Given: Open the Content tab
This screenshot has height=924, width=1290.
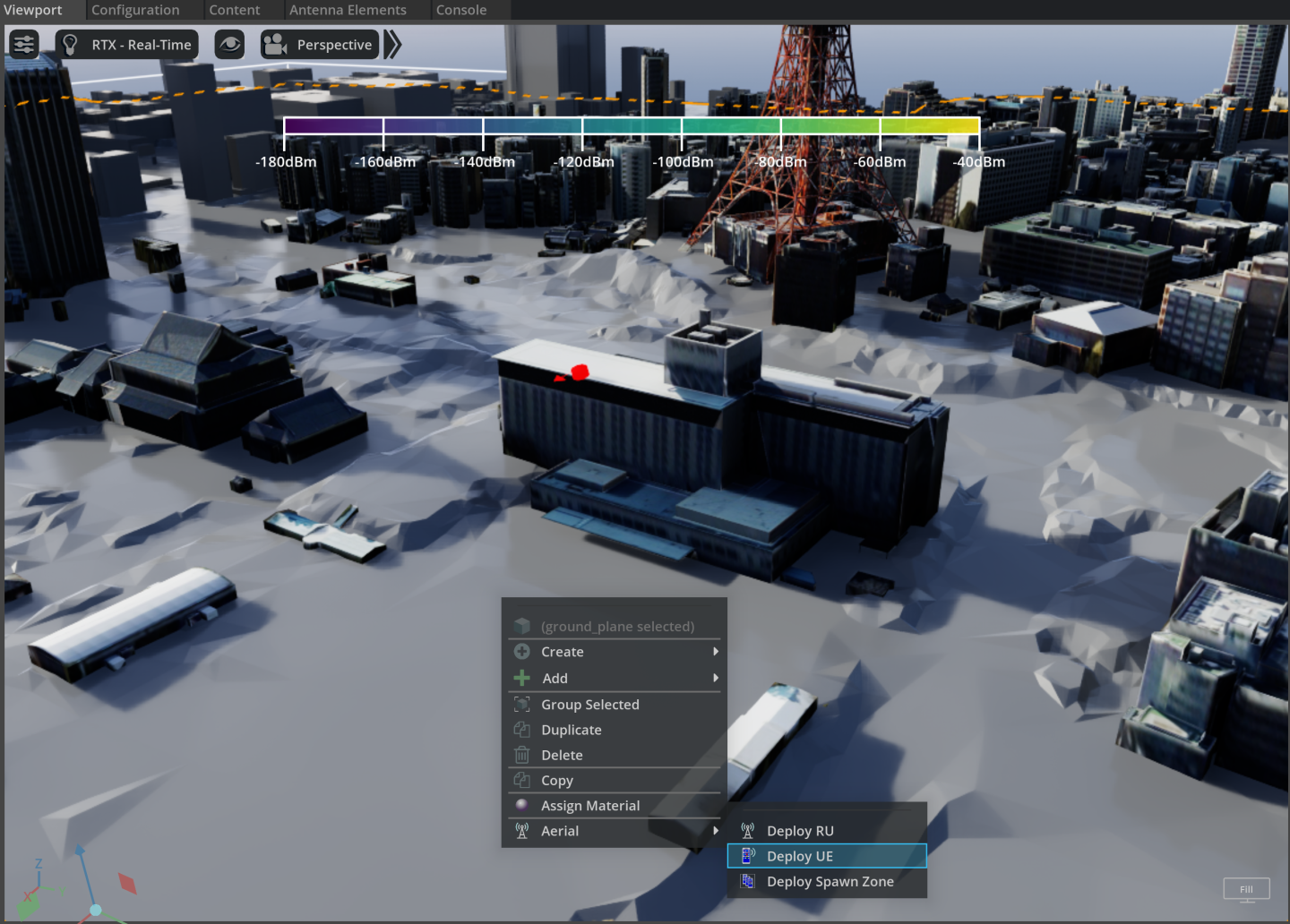Looking at the screenshot, I should 234,10.
